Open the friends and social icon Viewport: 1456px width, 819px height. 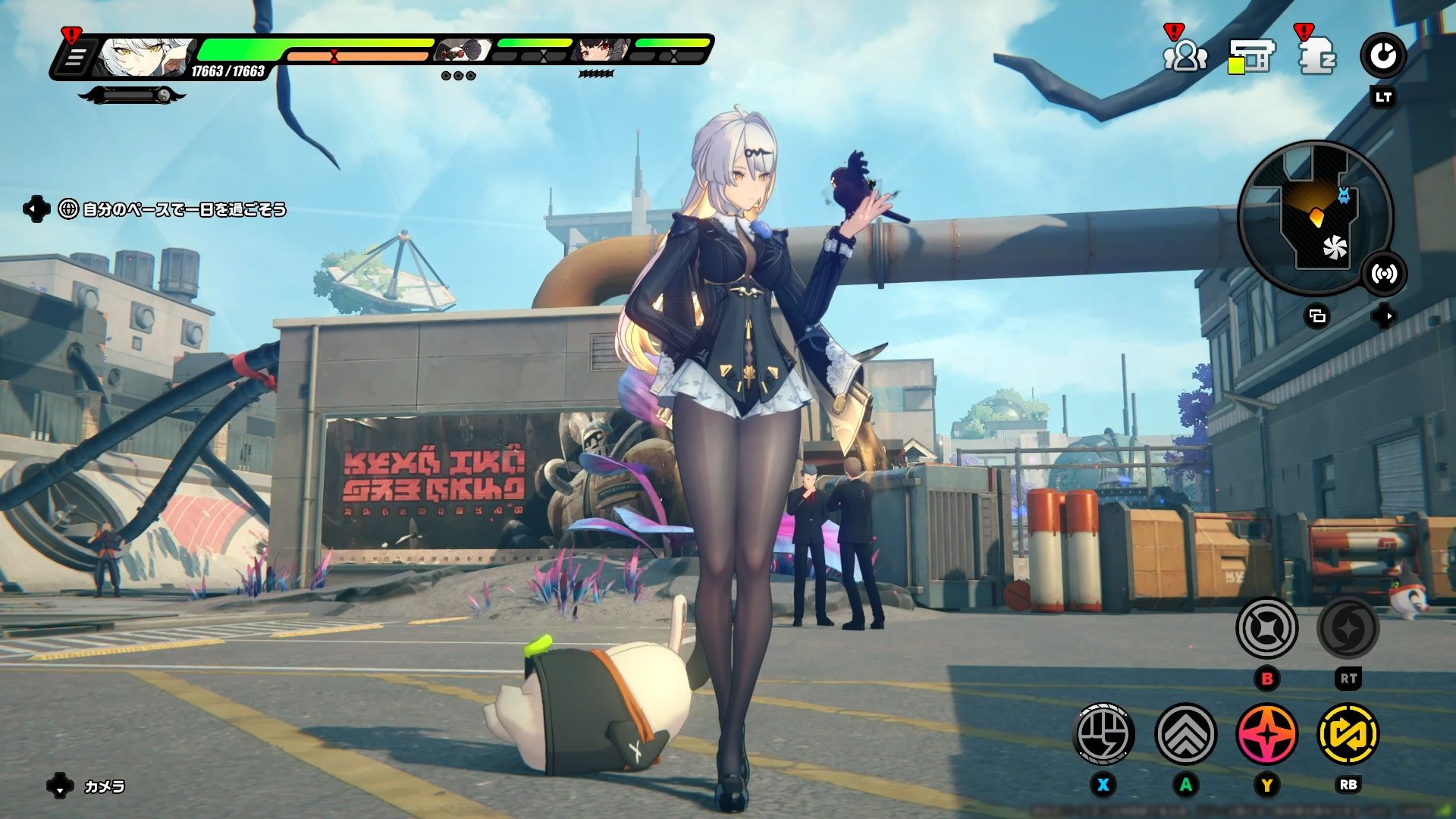[1185, 56]
